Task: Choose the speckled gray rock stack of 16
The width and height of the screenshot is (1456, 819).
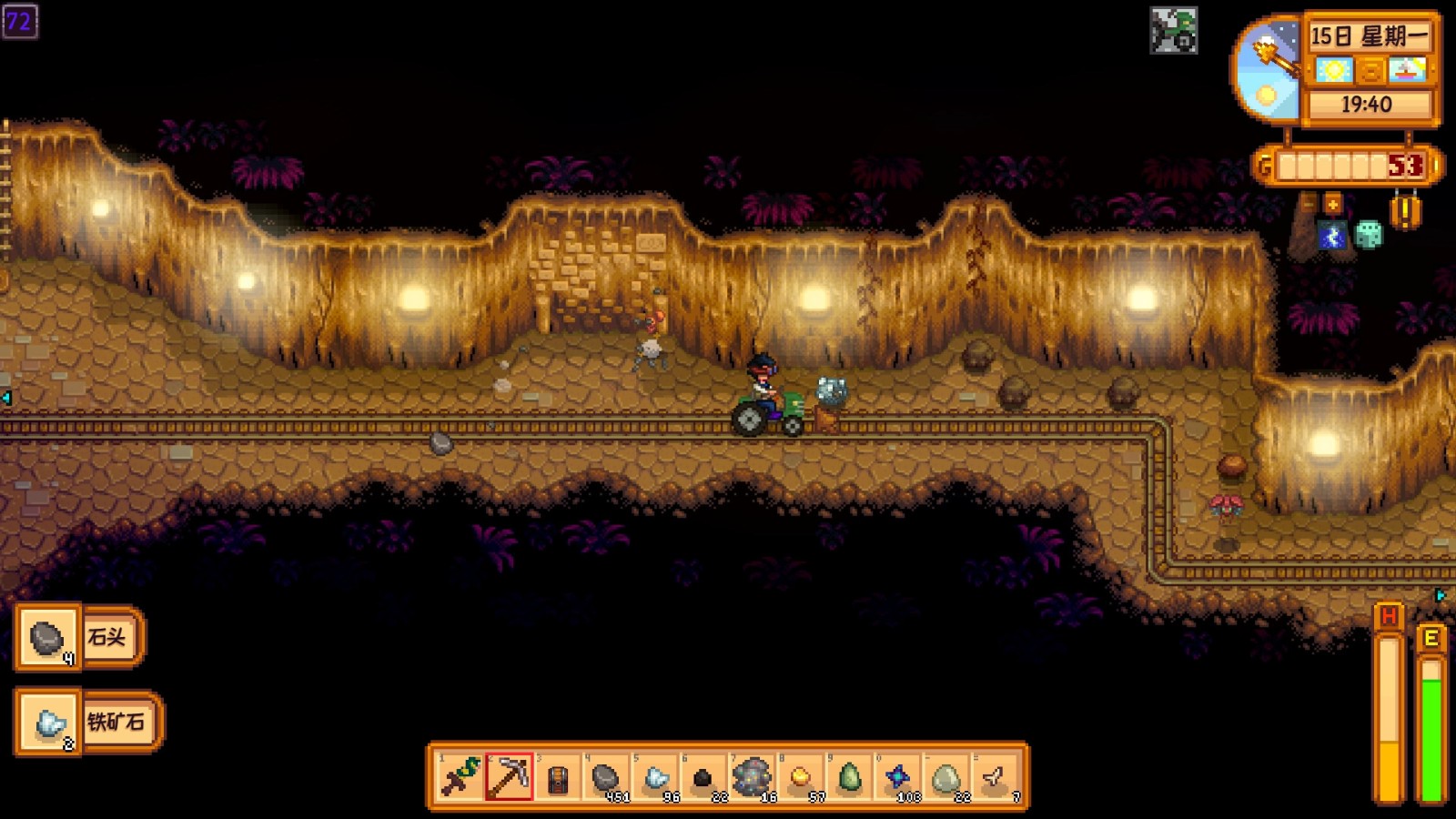Action: 753,778
